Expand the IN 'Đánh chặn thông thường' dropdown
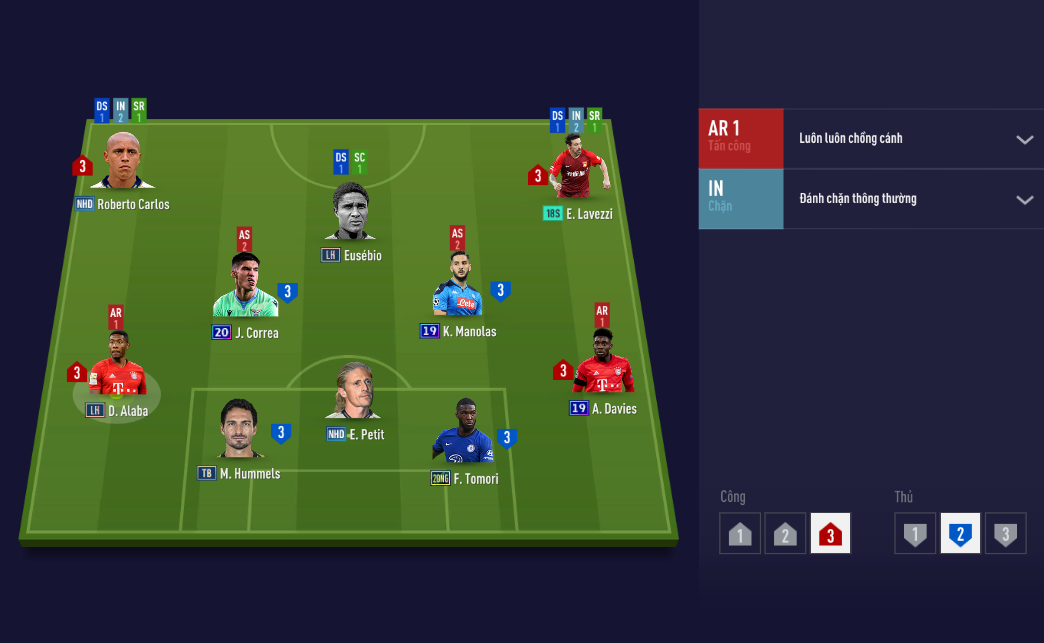 coord(1024,199)
